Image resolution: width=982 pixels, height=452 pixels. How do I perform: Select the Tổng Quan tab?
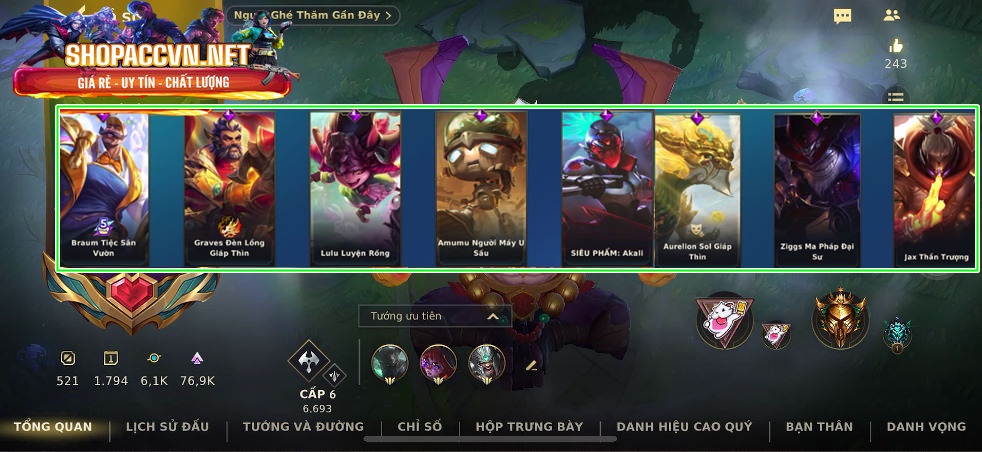53,427
